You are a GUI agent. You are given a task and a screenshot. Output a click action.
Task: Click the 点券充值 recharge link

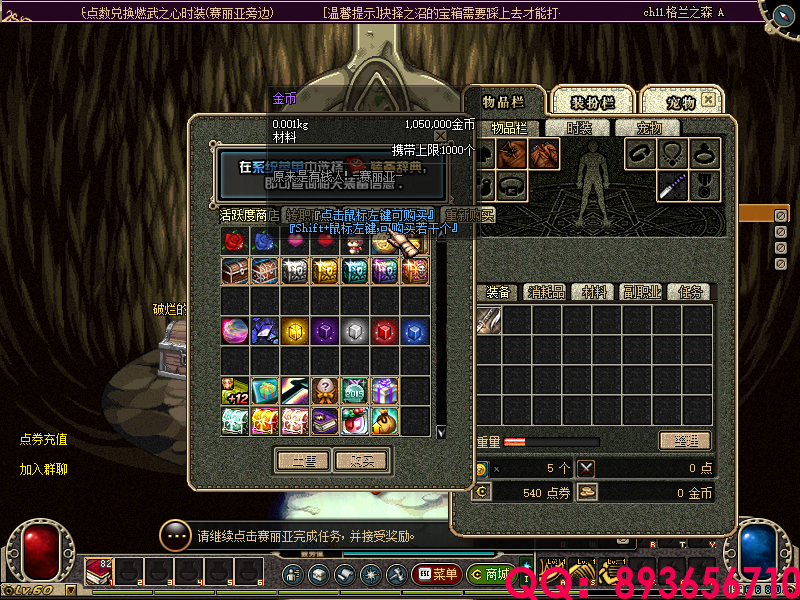[x=44, y=439]
